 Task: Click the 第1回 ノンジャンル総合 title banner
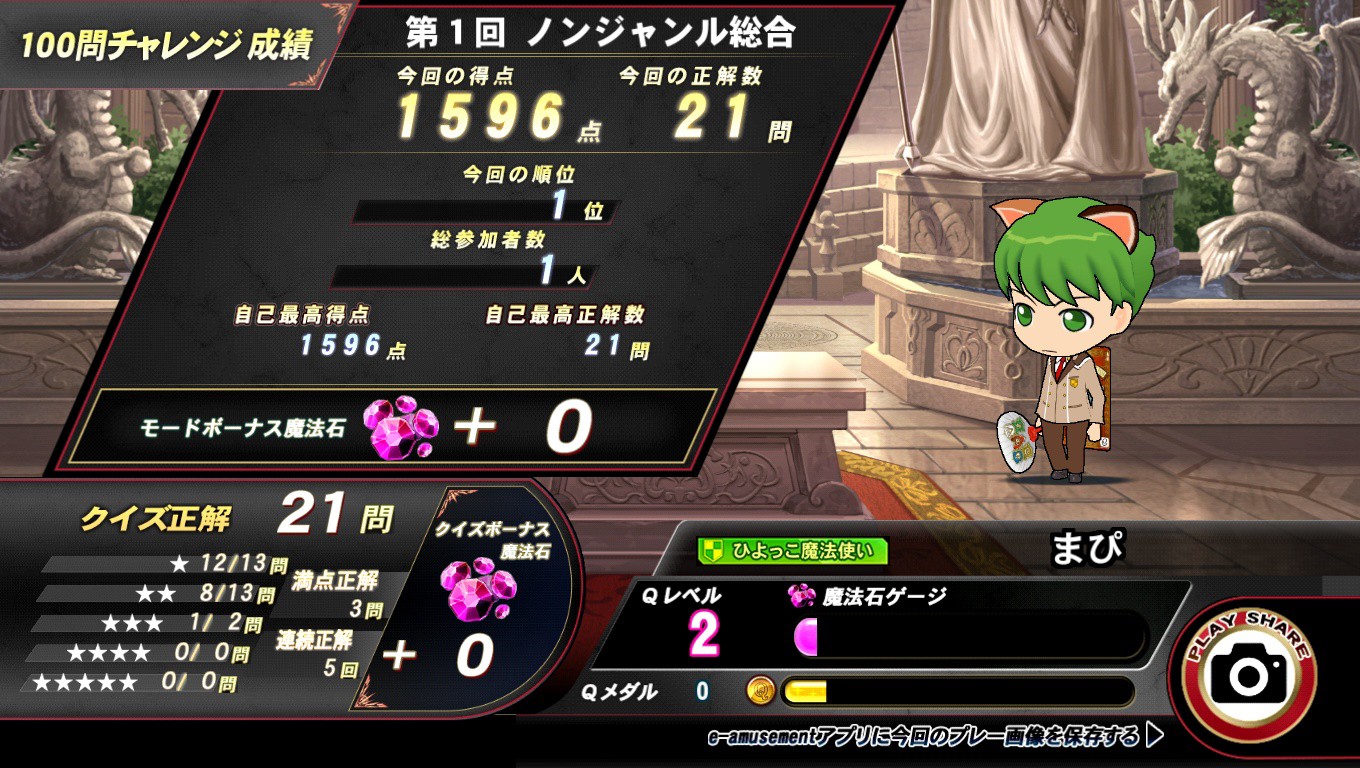[x=600, y=30]
